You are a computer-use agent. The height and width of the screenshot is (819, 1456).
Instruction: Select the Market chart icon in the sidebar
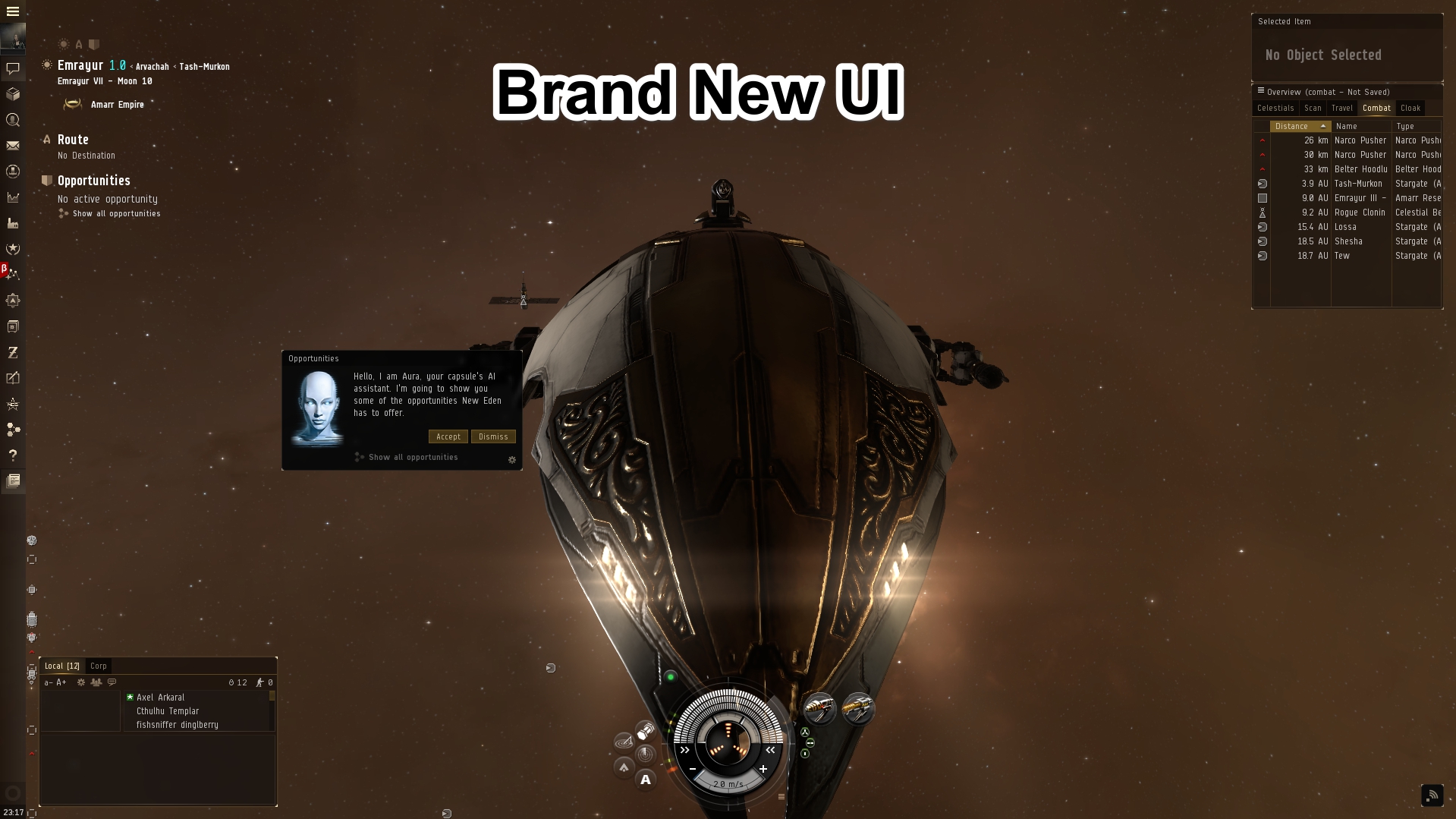click(x=12, y=196)
